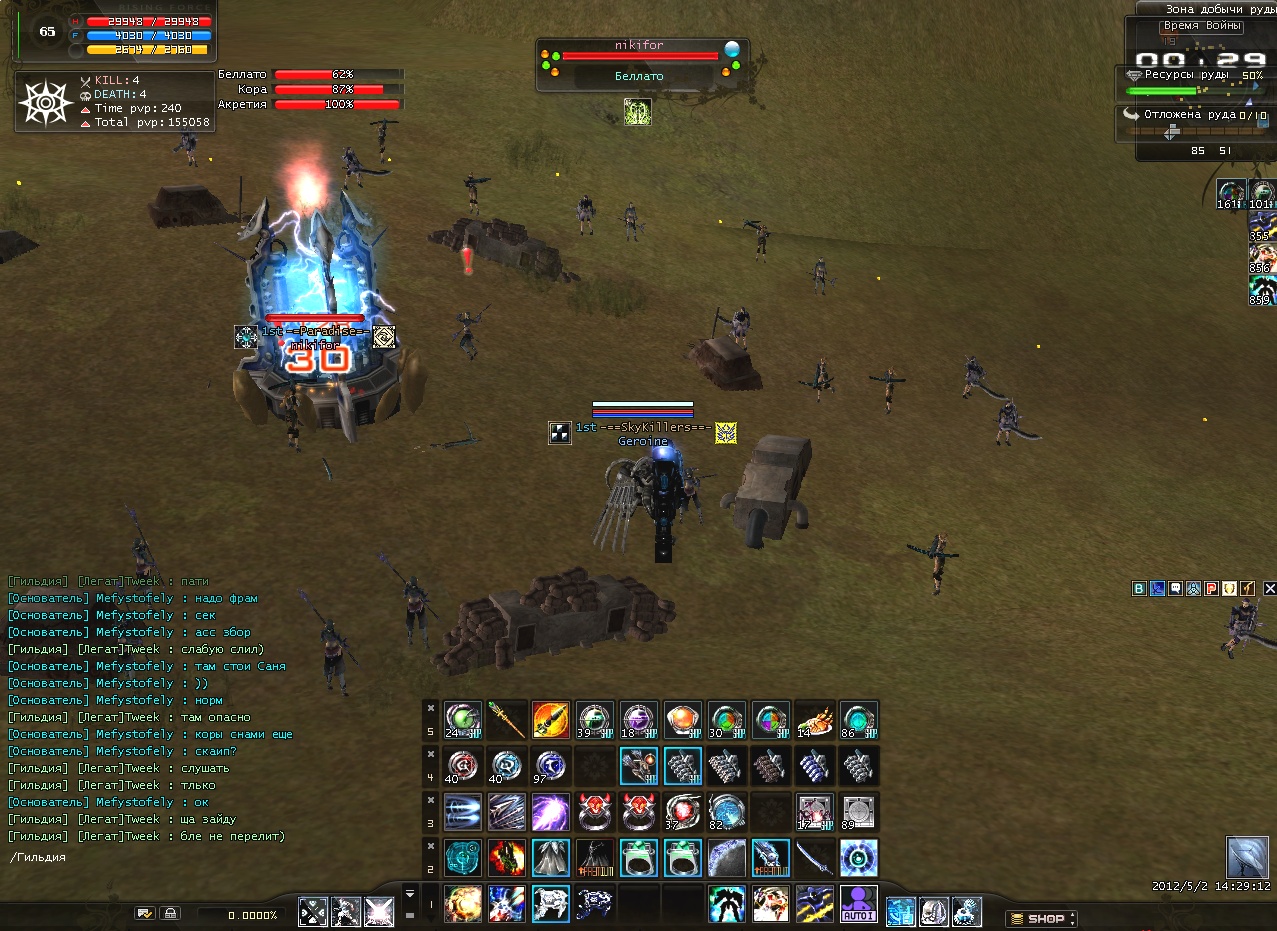Viewport: 1277px width, 931px height.
Task: Open the SHOP button
Action: pyautogui.click(x=1041, y=918)
